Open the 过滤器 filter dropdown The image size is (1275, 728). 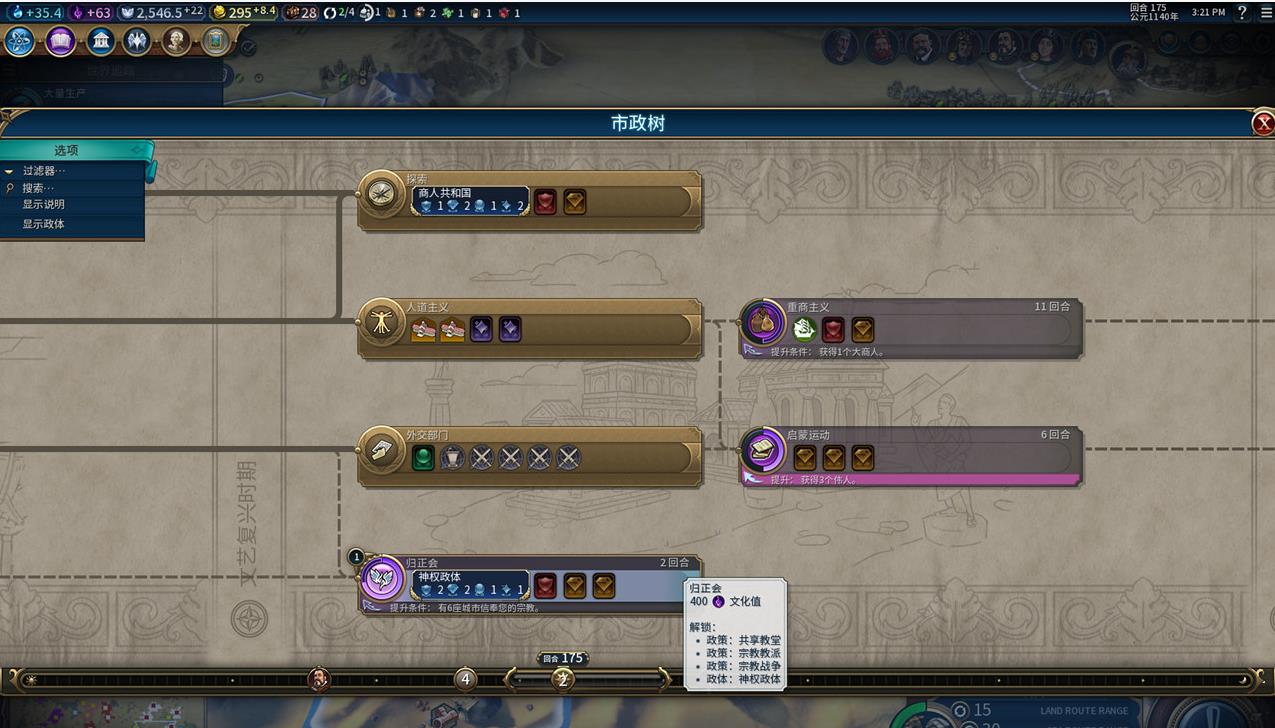point(45,171)
